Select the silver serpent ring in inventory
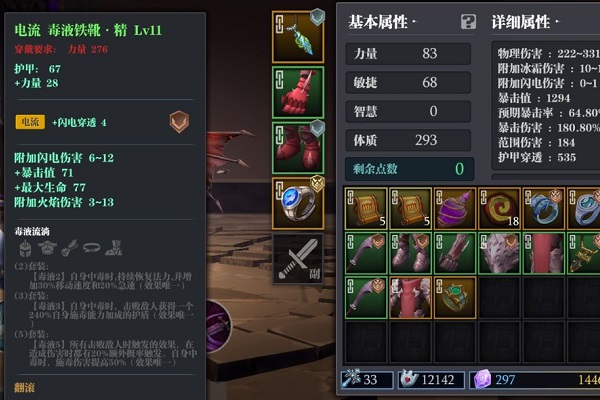Screen dimensions: 600x400 click(542, 209)
